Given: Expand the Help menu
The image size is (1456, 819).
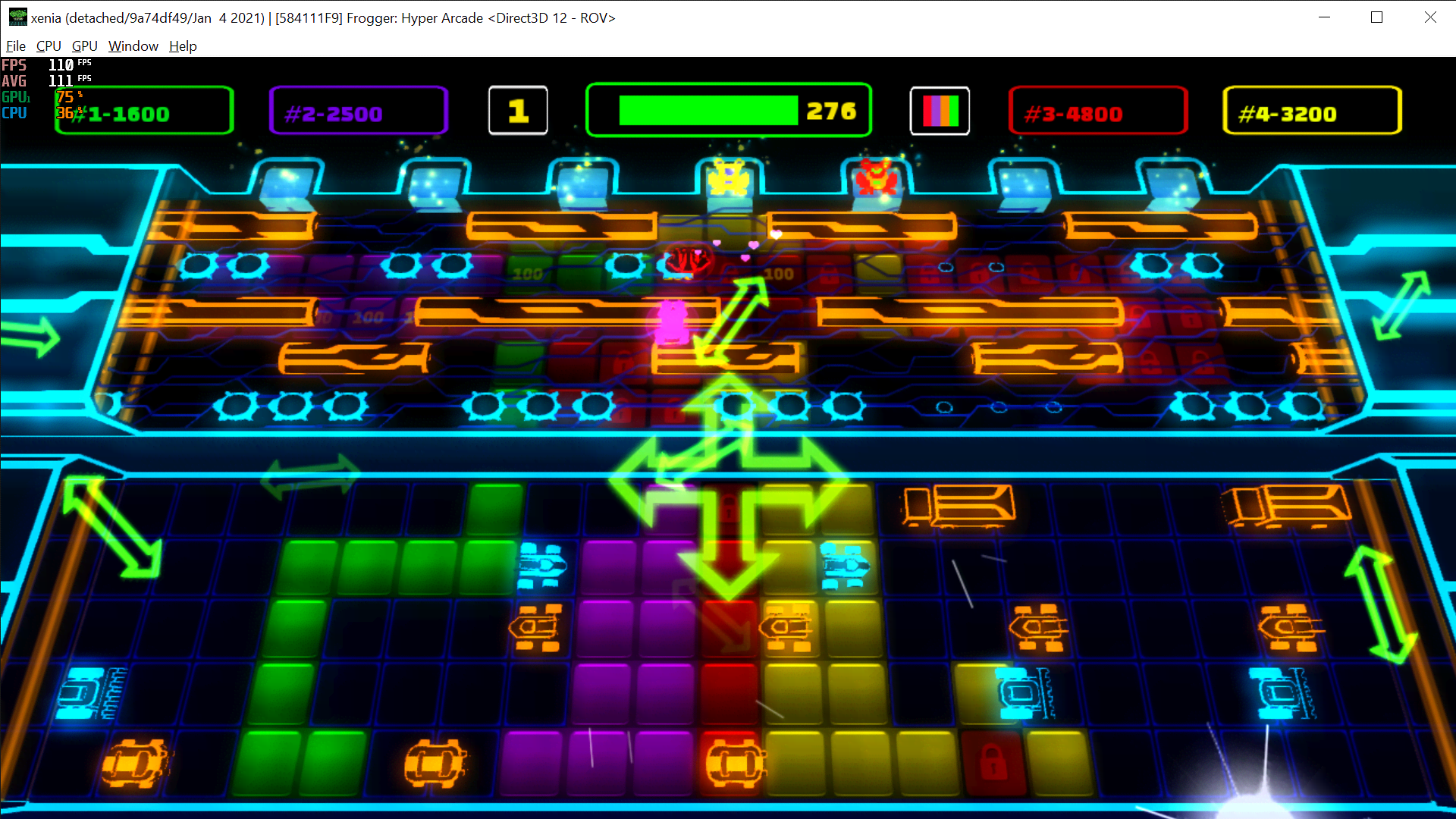Looking at the screenshot, I should pos(182,46).
